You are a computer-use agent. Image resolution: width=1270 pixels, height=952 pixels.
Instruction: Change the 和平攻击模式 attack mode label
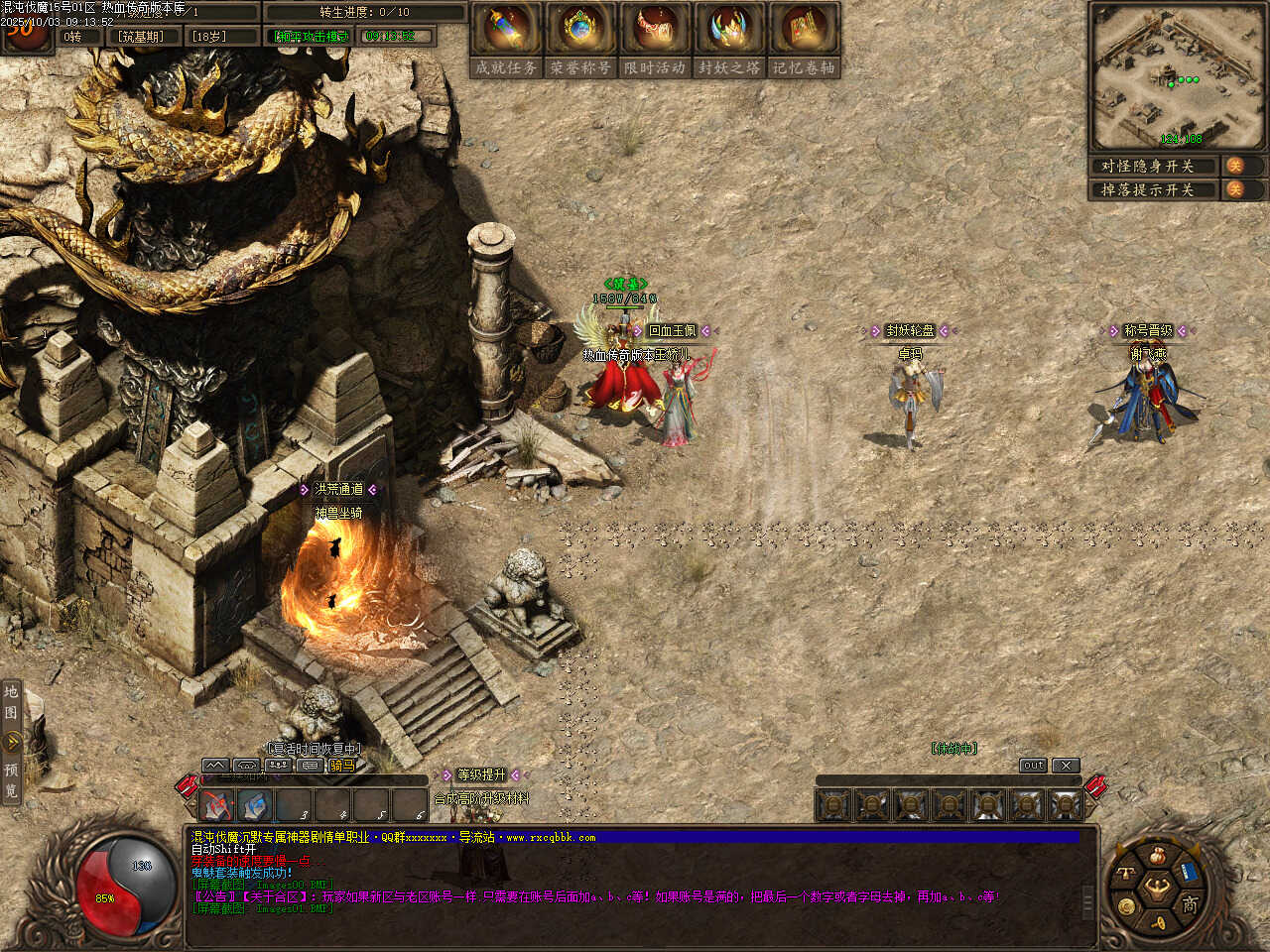pyautogui.click(x=312, y=37)
